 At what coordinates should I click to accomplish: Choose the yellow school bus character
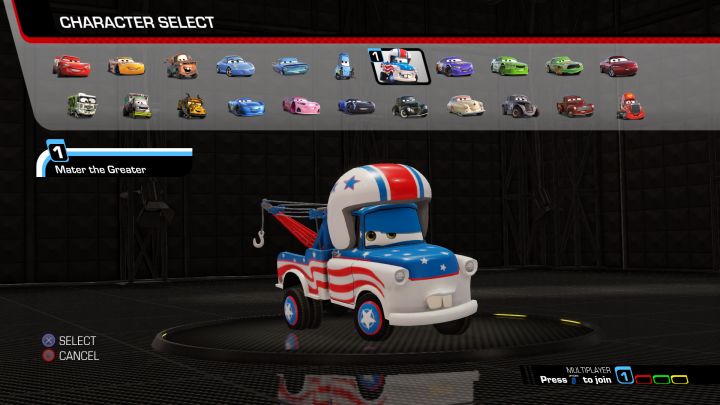click(x=191, y=104)
